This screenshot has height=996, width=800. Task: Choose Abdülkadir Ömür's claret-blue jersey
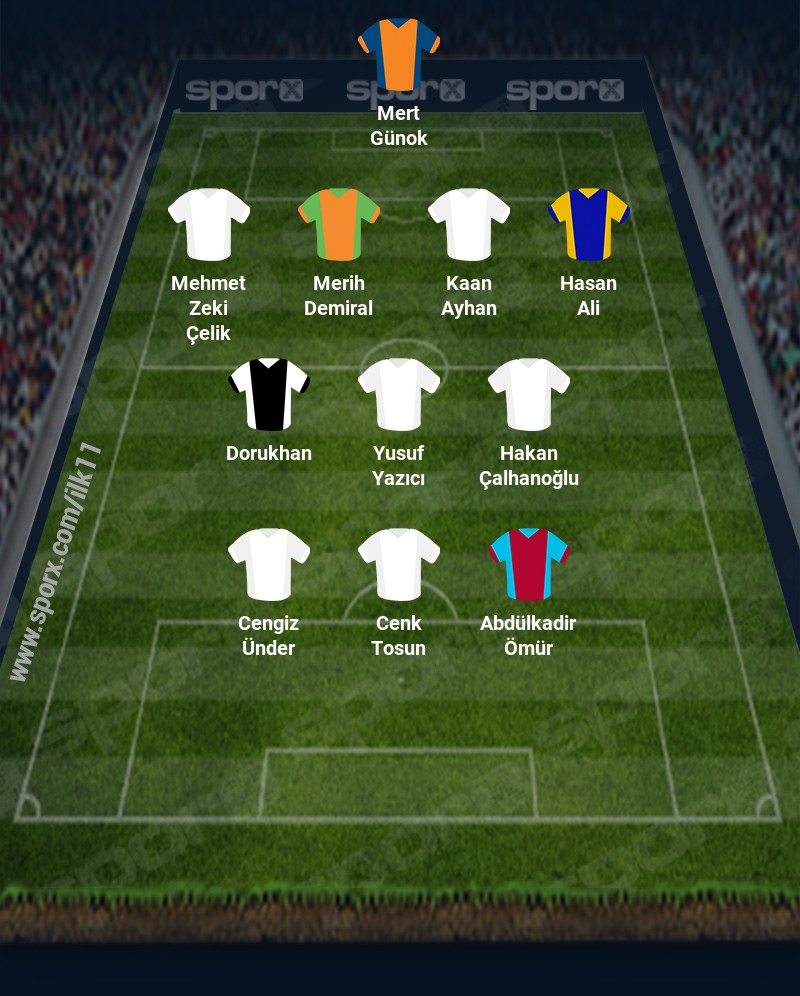coord(529,564)
